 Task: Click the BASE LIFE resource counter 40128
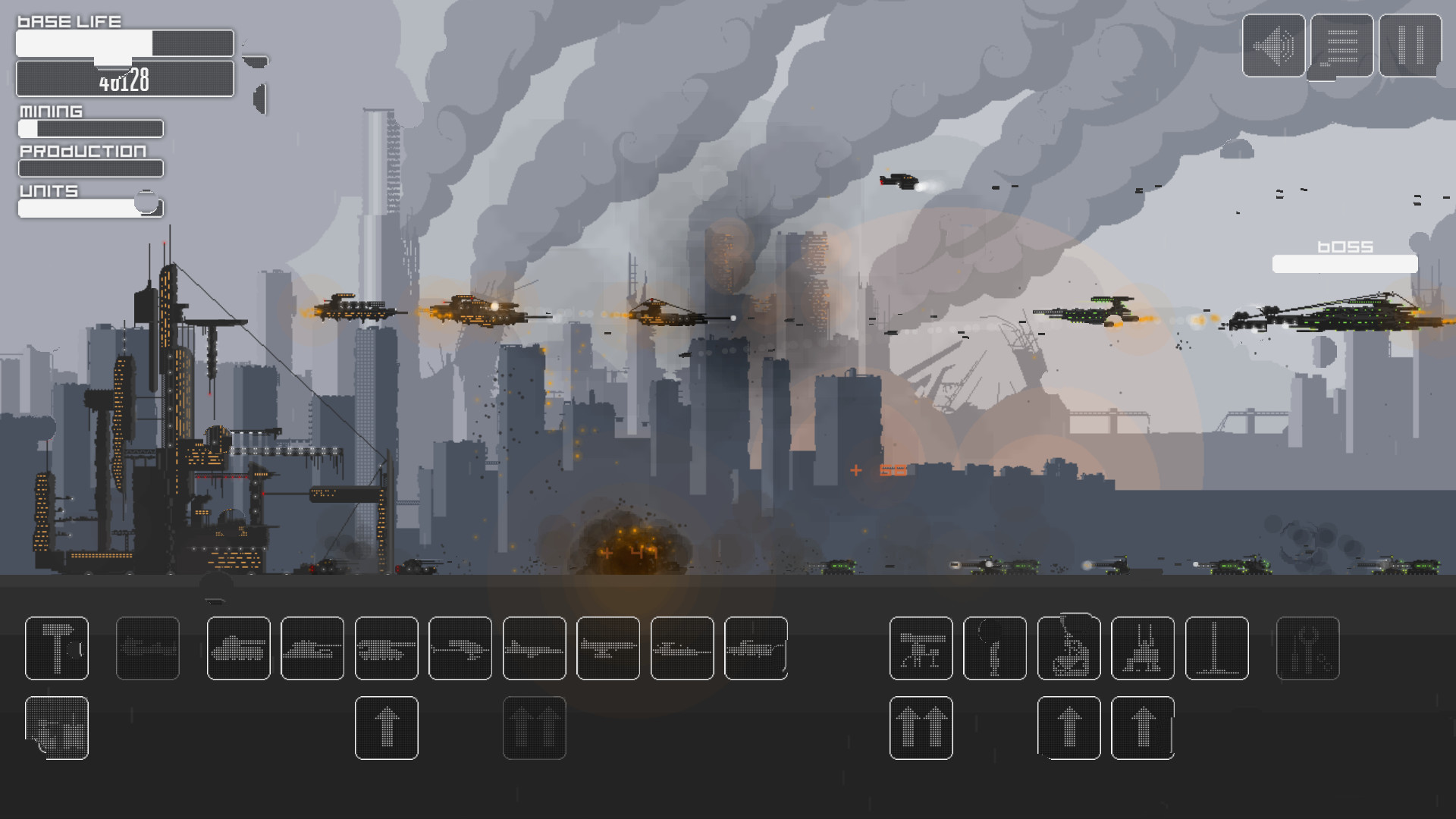124,78
